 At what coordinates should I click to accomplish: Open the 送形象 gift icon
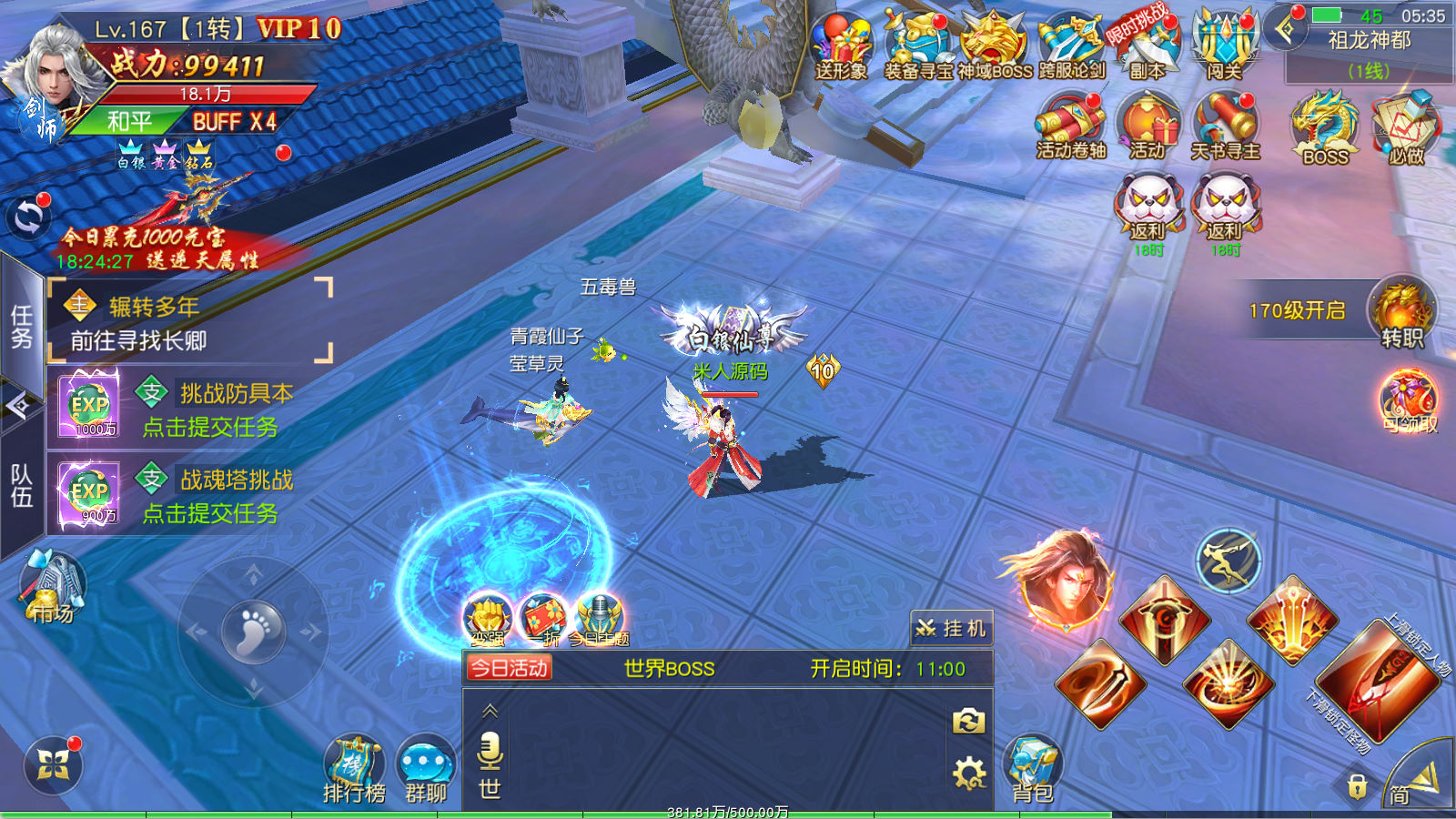click(x=841, y=45)
